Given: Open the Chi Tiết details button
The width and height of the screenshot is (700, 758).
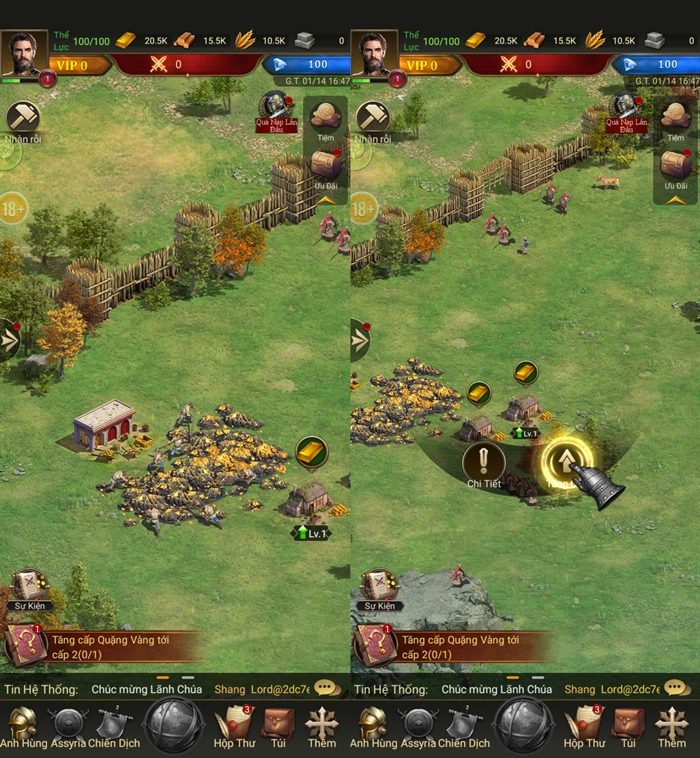Looking at the screenshot, I should (x=484, y=463).
